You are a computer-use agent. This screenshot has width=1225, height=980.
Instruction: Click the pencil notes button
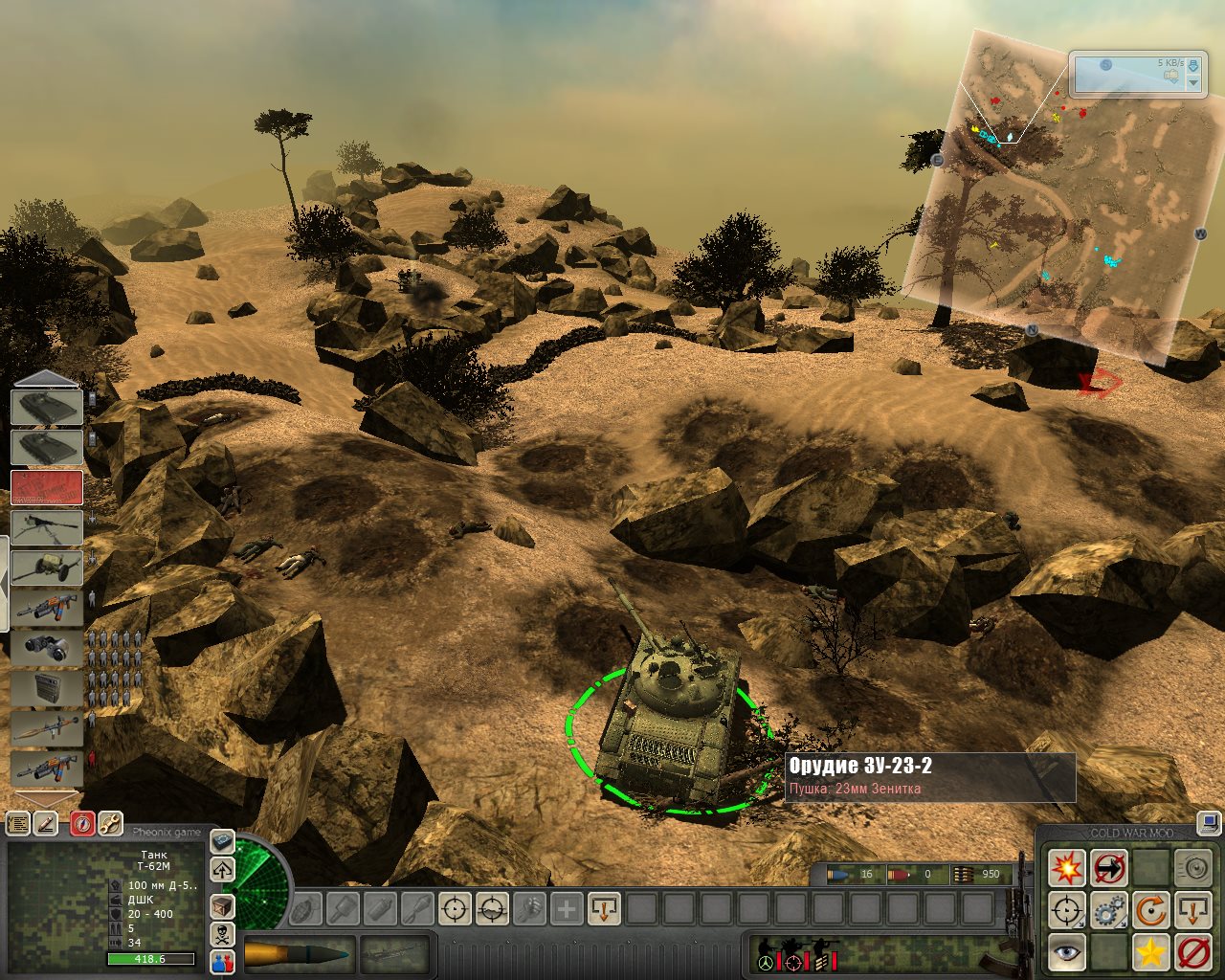pos(45,823)
